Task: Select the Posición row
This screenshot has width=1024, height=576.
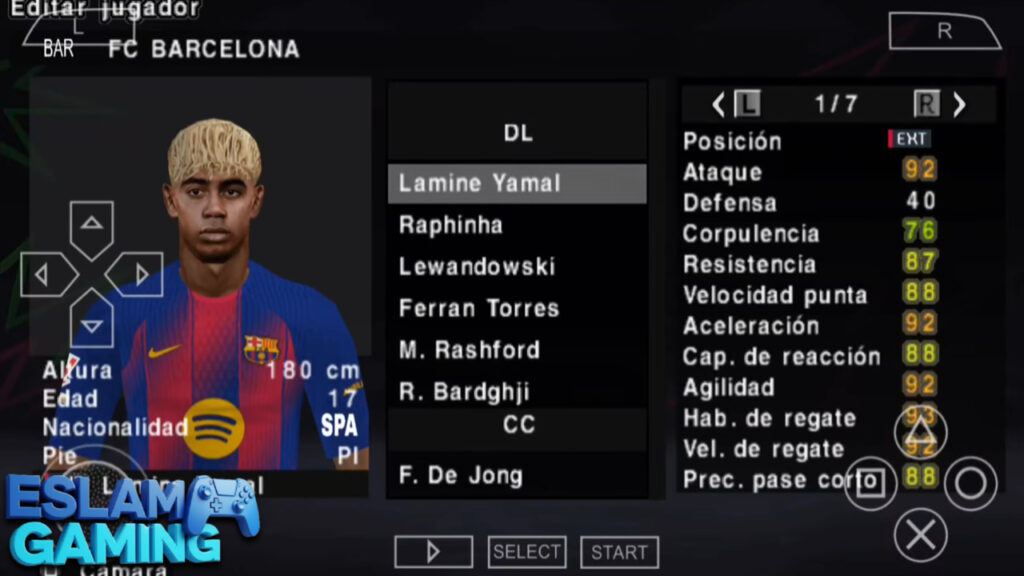Action: tap(810, 141)
